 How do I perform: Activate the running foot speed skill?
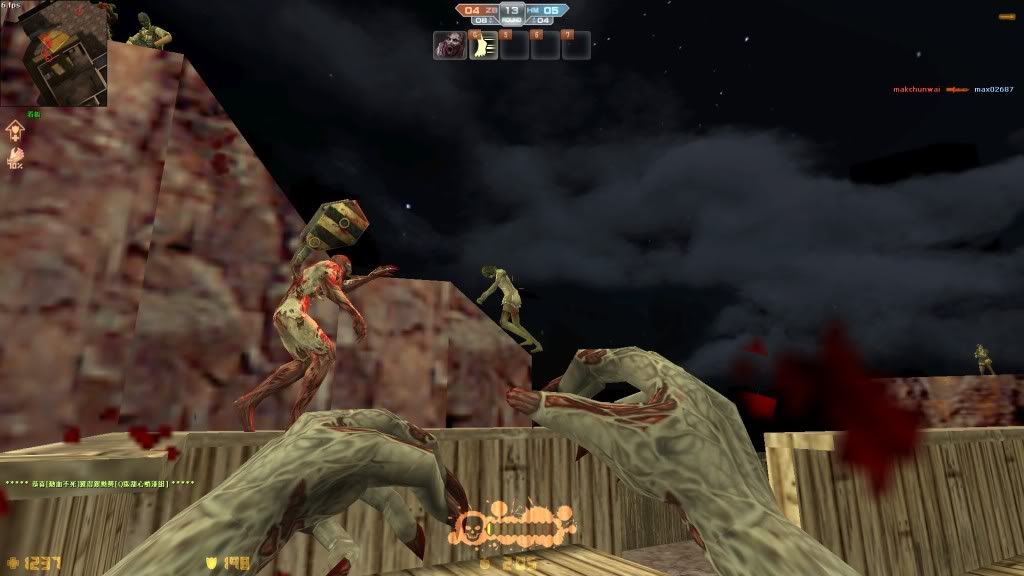[484, 45]
